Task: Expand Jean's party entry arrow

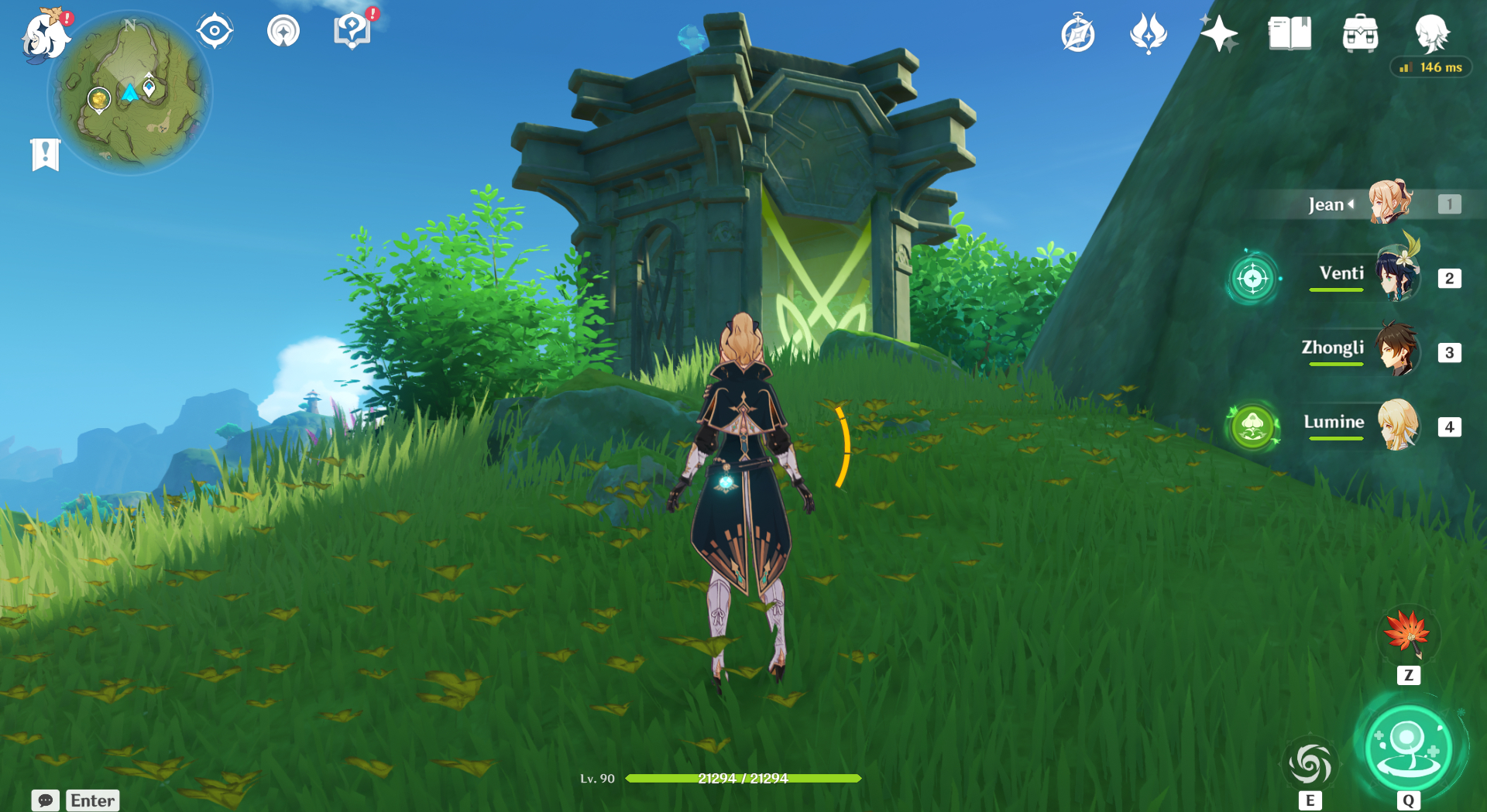Action: point(1351,204)
